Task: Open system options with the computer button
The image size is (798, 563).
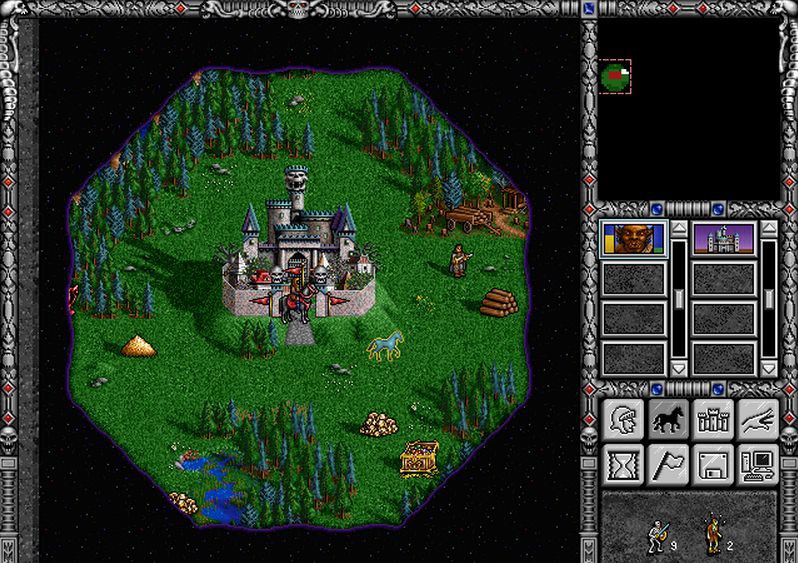Action: pos(758,464)
